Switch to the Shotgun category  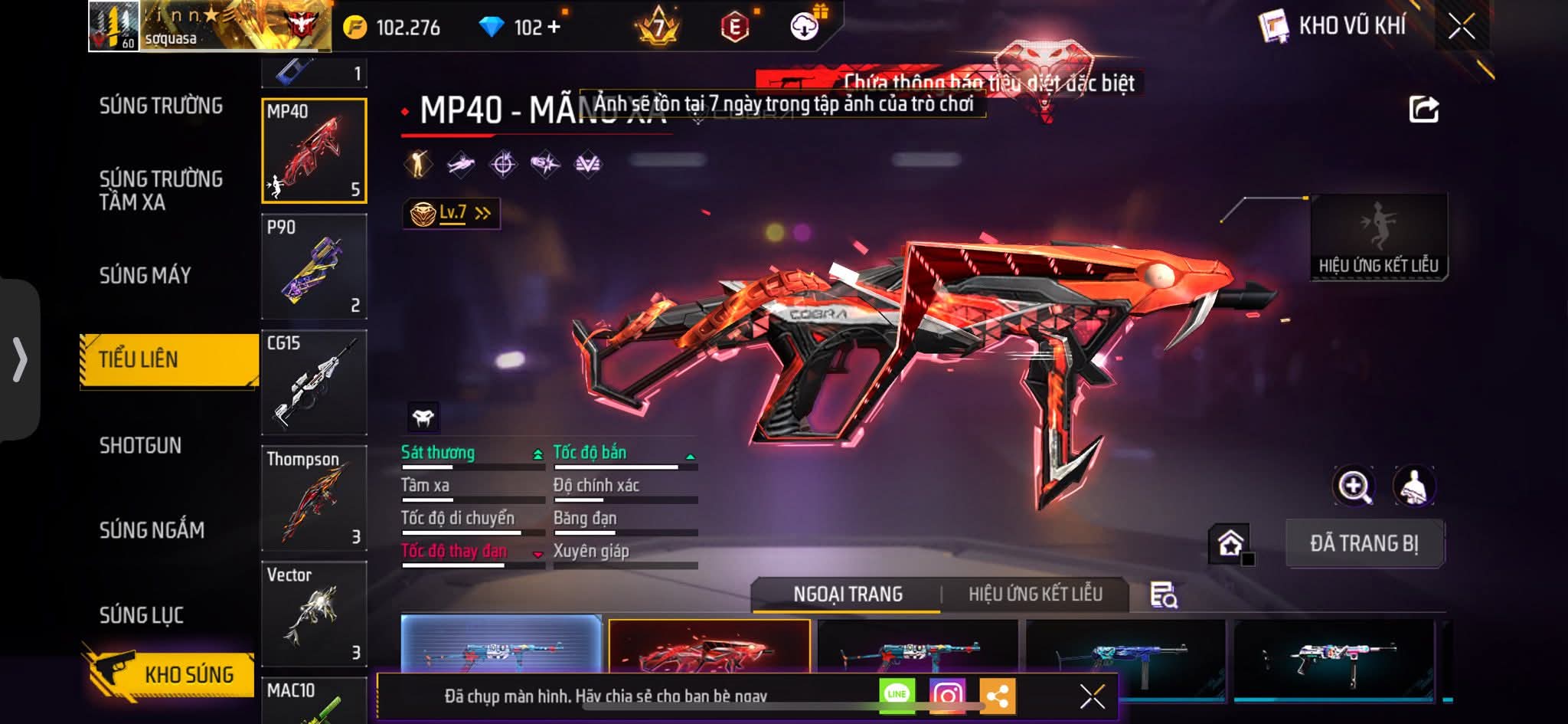(140, 445)
